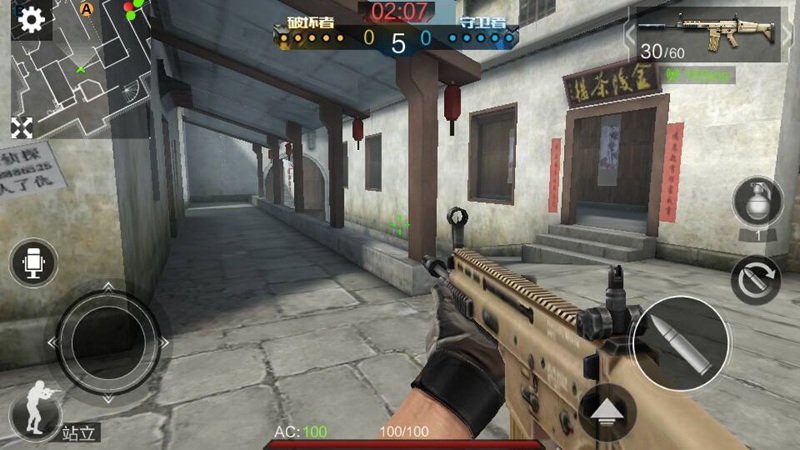The image size is (800, 450).
Task: Select the rifle weapon slot
Action: tap(708, 35)
